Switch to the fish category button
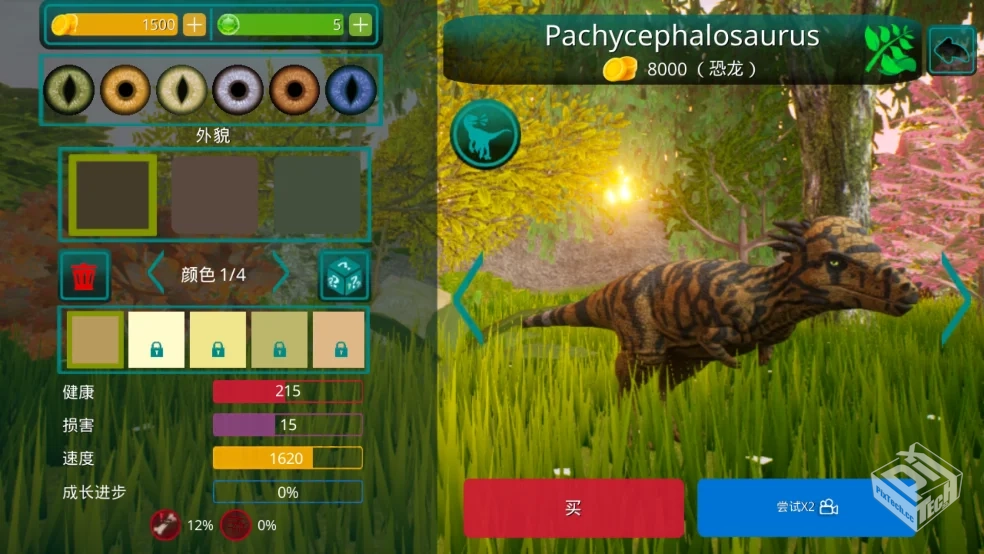This screenshot has width=984, height=554. (952, 50)
